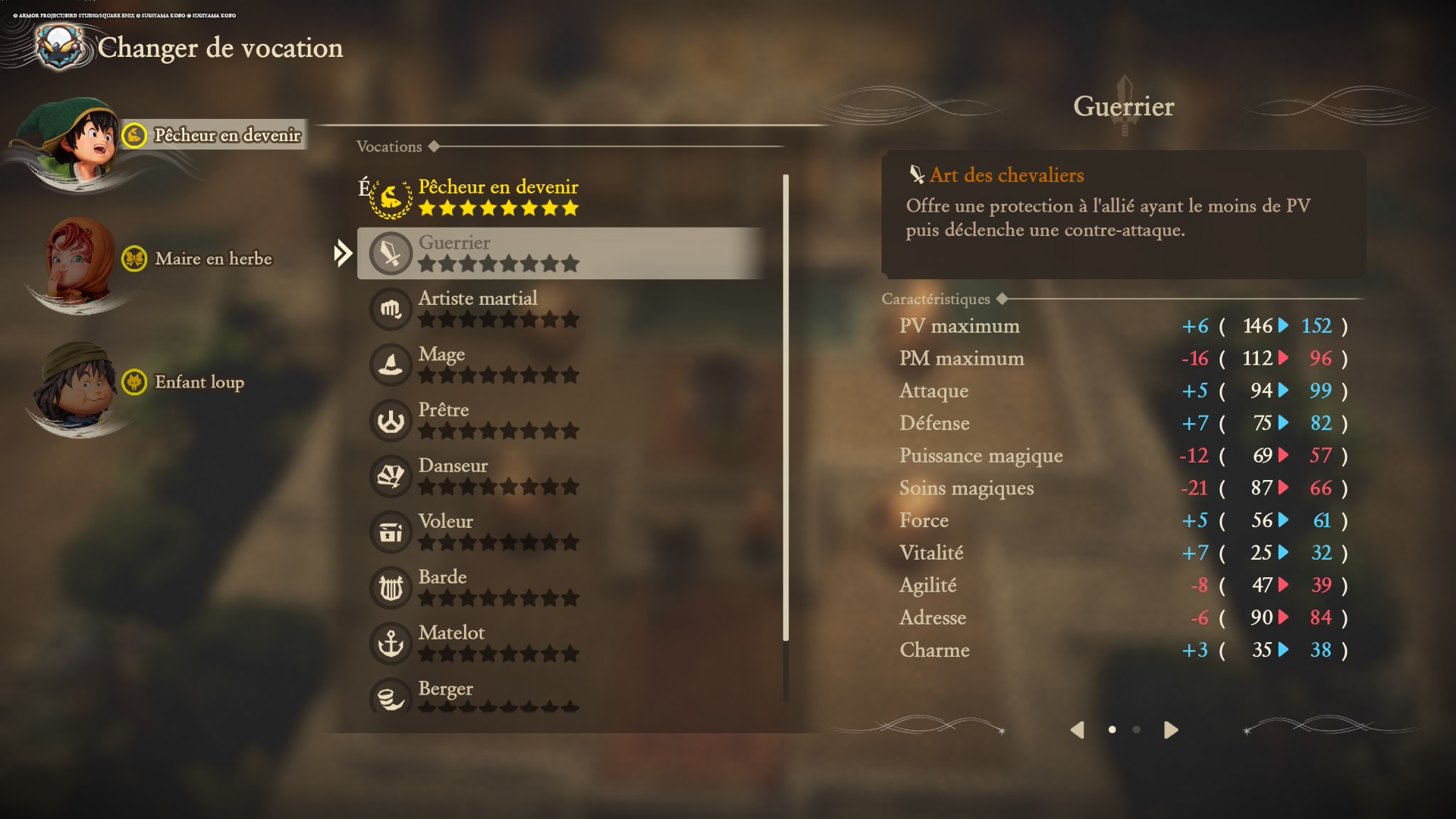Click the vocation list scrollbar
This screenshot has width=1456, height=819.
(786, 409)
